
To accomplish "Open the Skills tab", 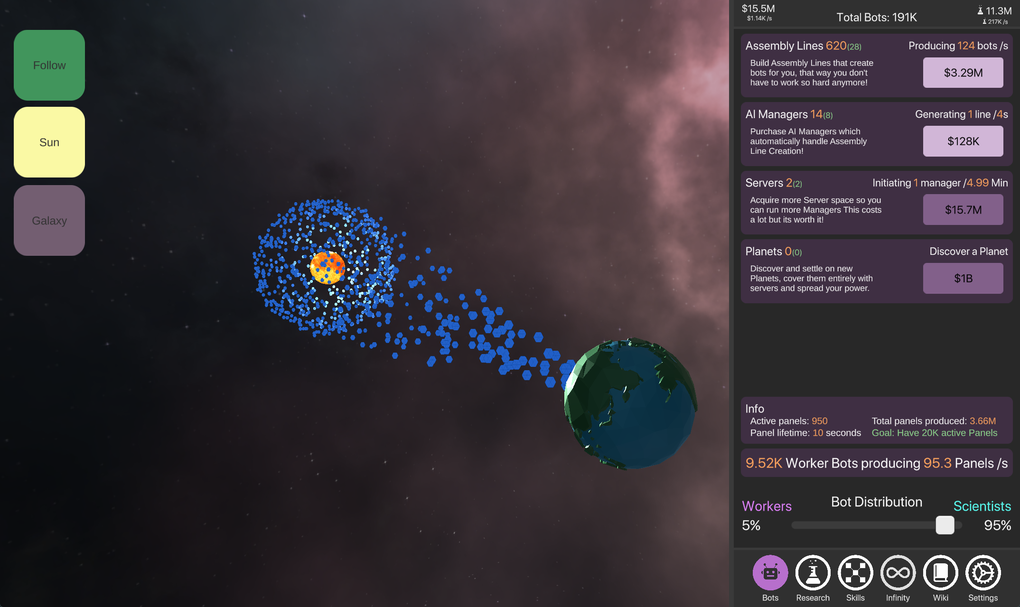I will click(855, 574).
